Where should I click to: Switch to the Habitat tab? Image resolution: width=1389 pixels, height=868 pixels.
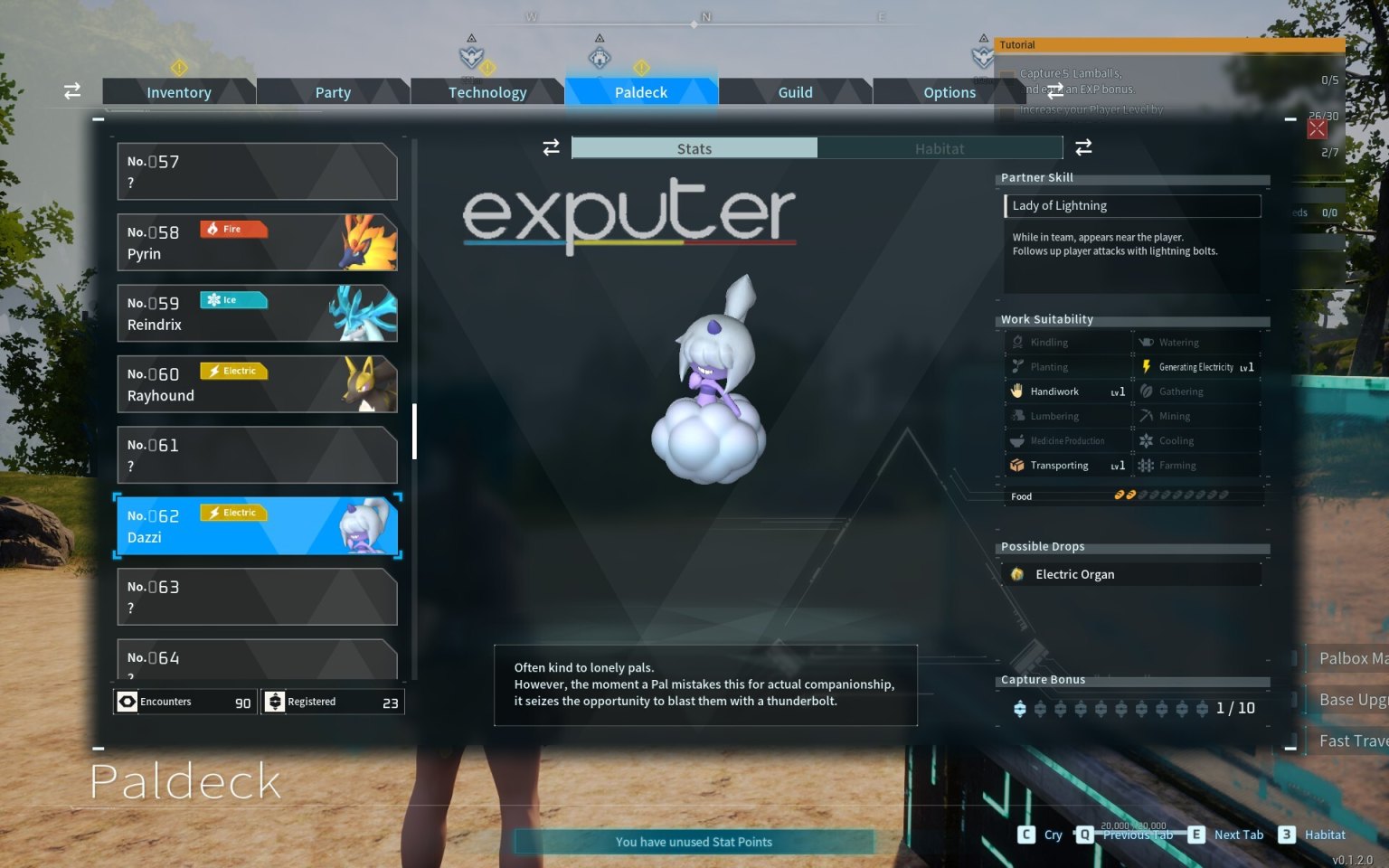[940, 147]
